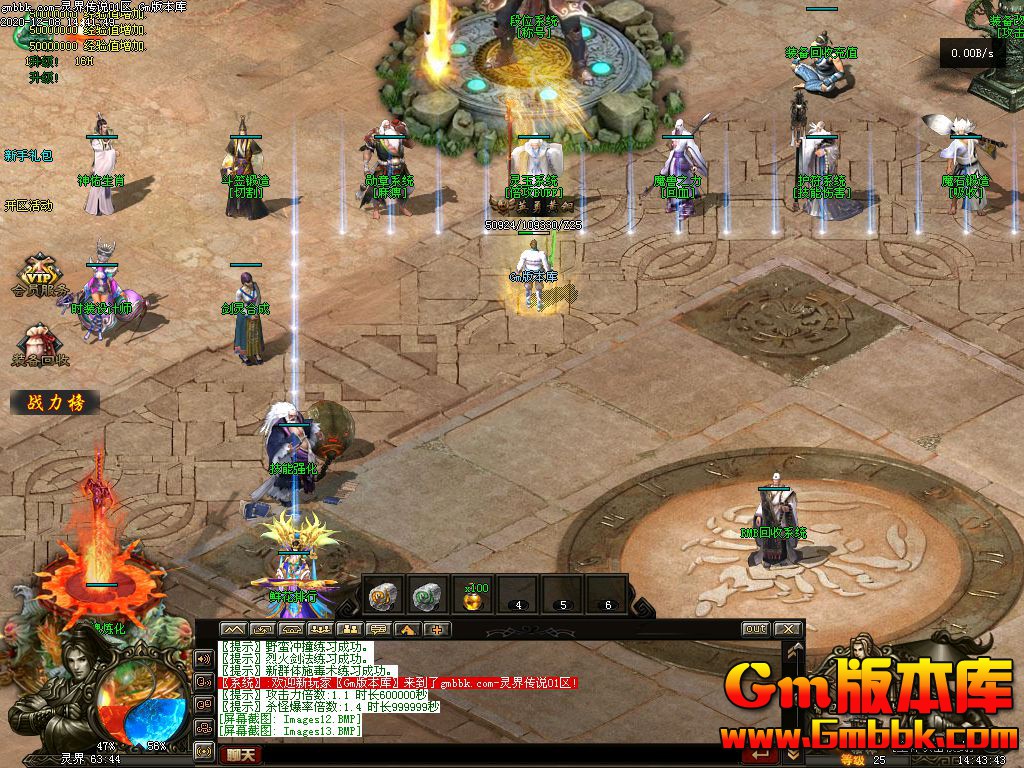Use the x100 golden orb item
Image resolution: width=1024 pixels, height=768 pixels.
[x=473, y=596]
